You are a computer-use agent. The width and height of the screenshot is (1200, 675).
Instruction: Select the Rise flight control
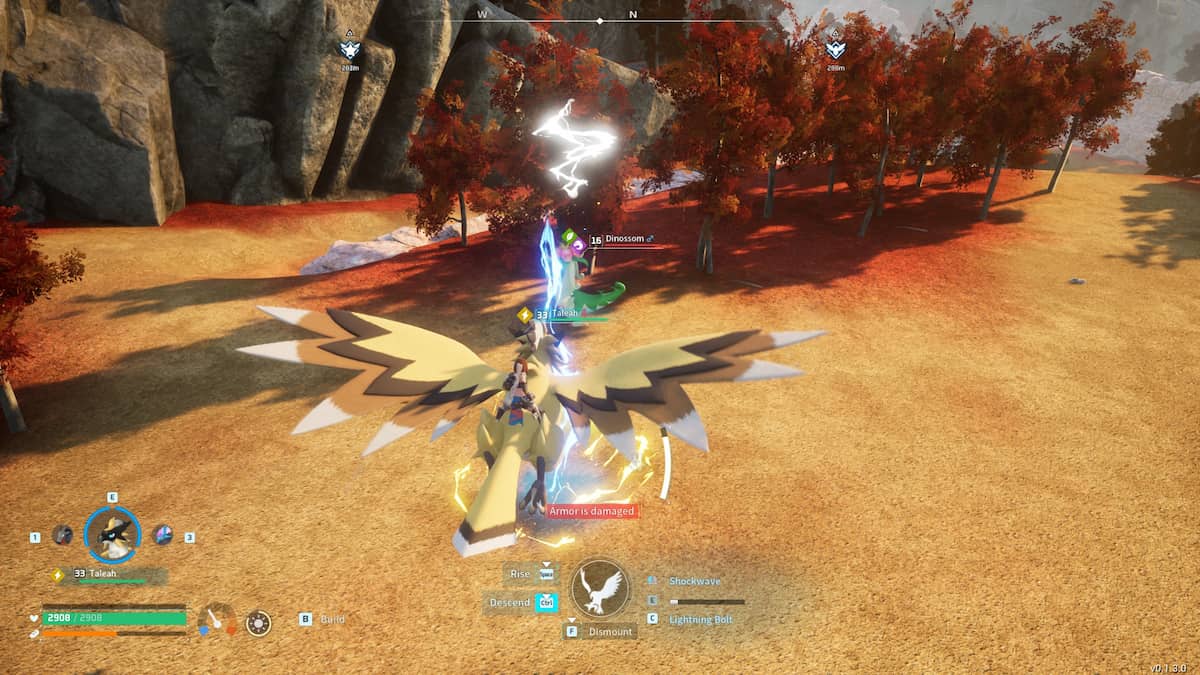click(x=521, y=574)
